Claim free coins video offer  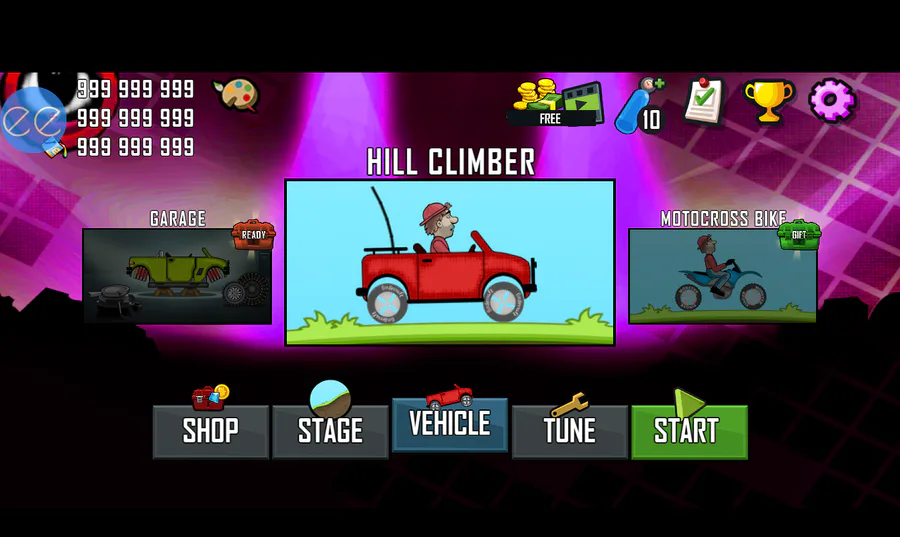click(x=556, y=103)
